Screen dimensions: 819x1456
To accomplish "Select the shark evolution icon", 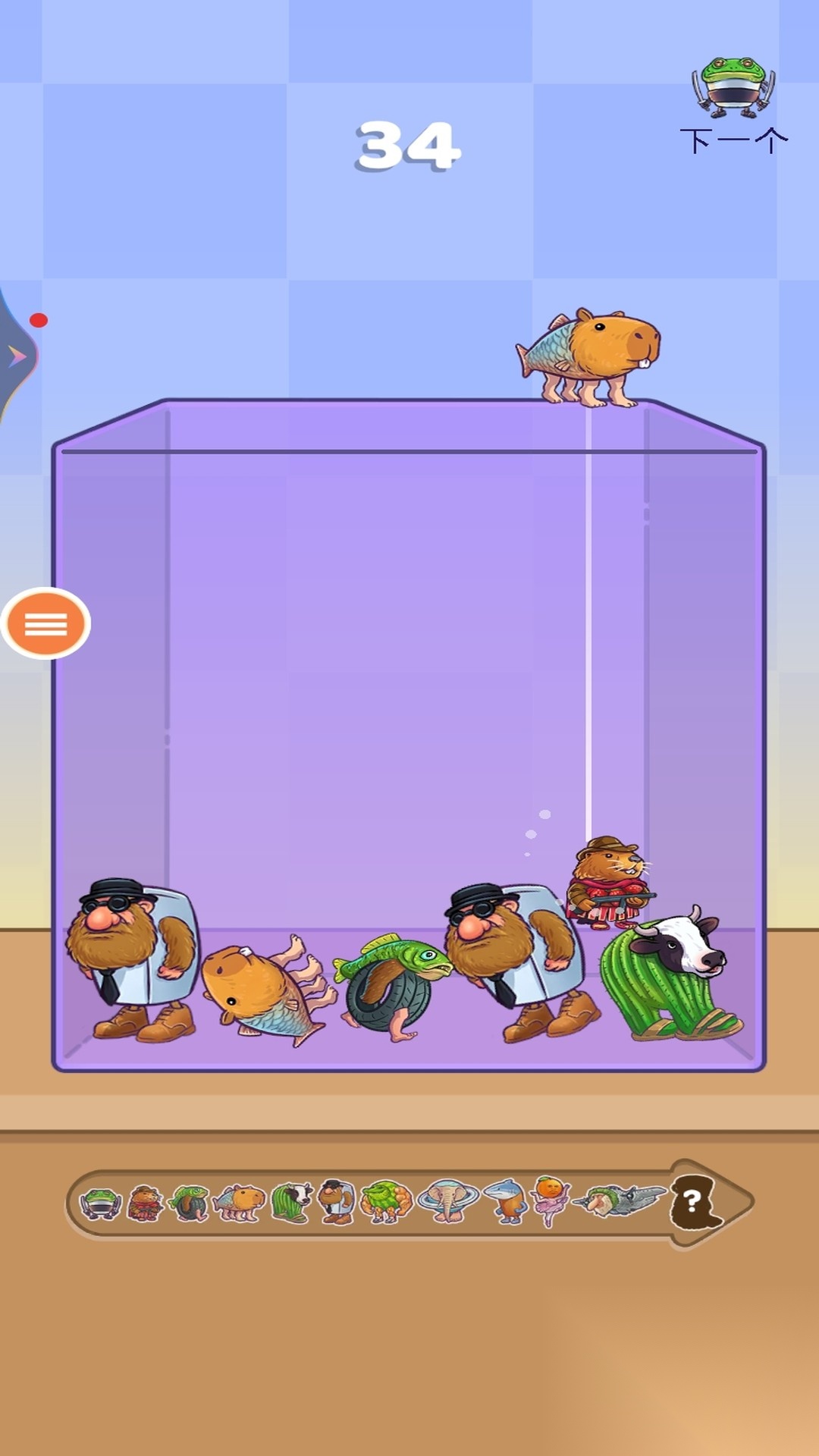I will [507, 1202].
